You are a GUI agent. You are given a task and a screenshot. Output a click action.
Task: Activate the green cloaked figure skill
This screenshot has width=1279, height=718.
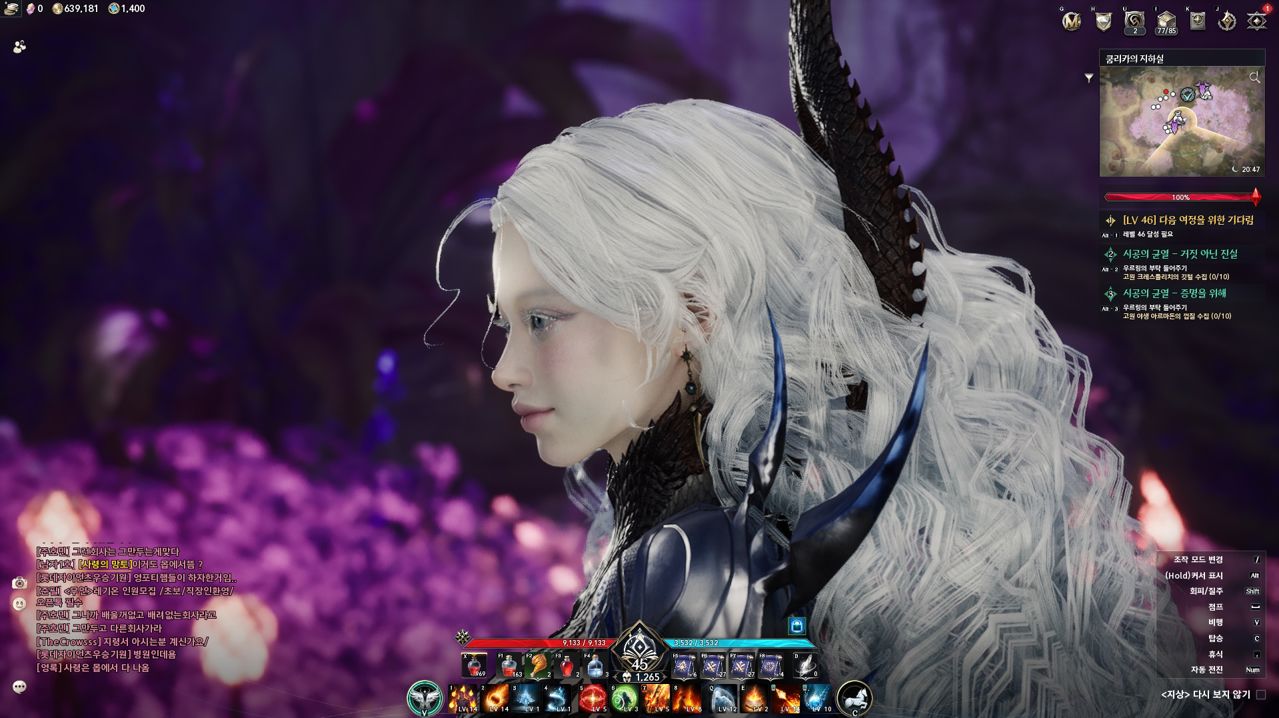click(627, 698)
